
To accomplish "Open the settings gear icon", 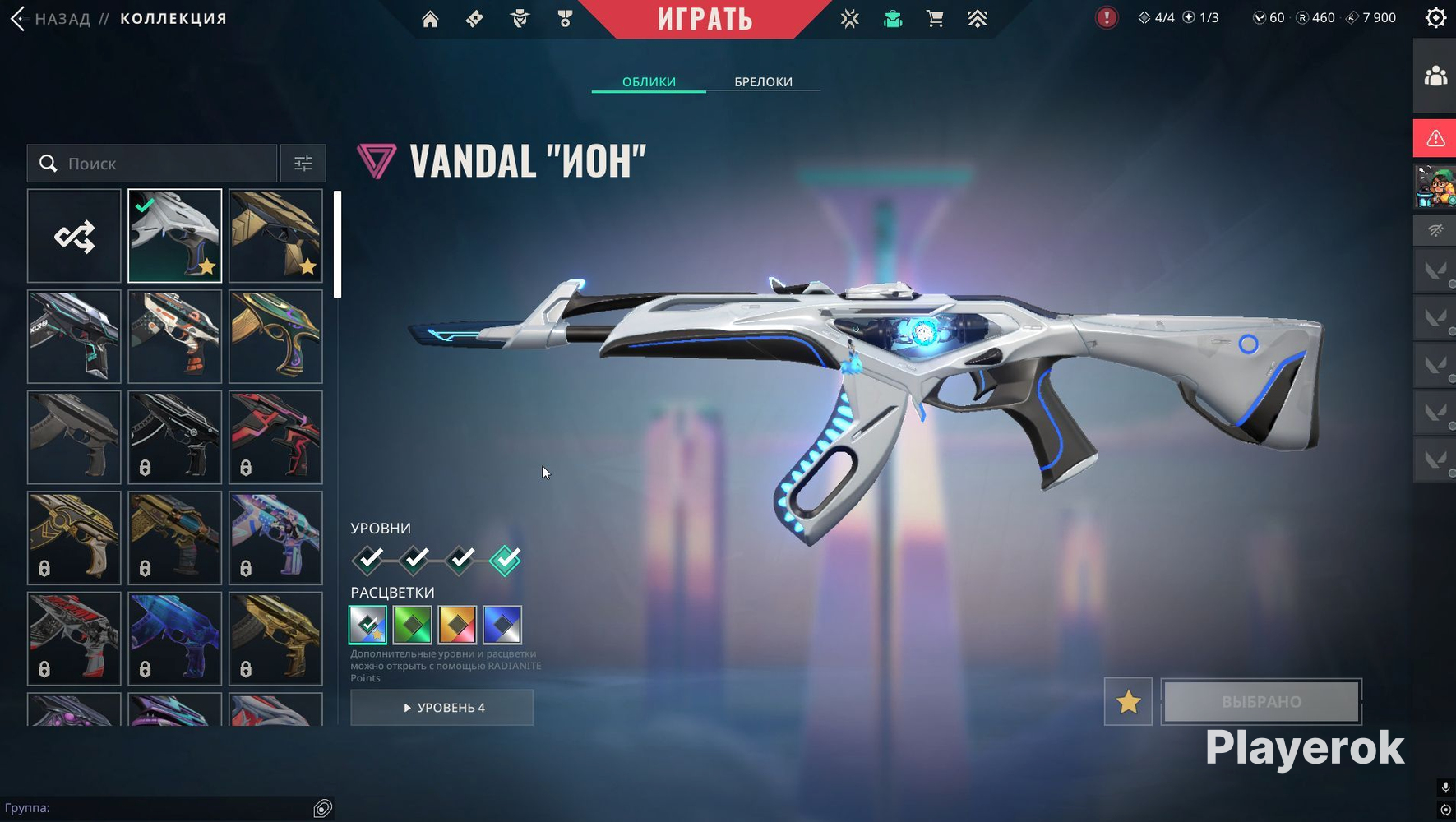I will [x=1435, y=18].
